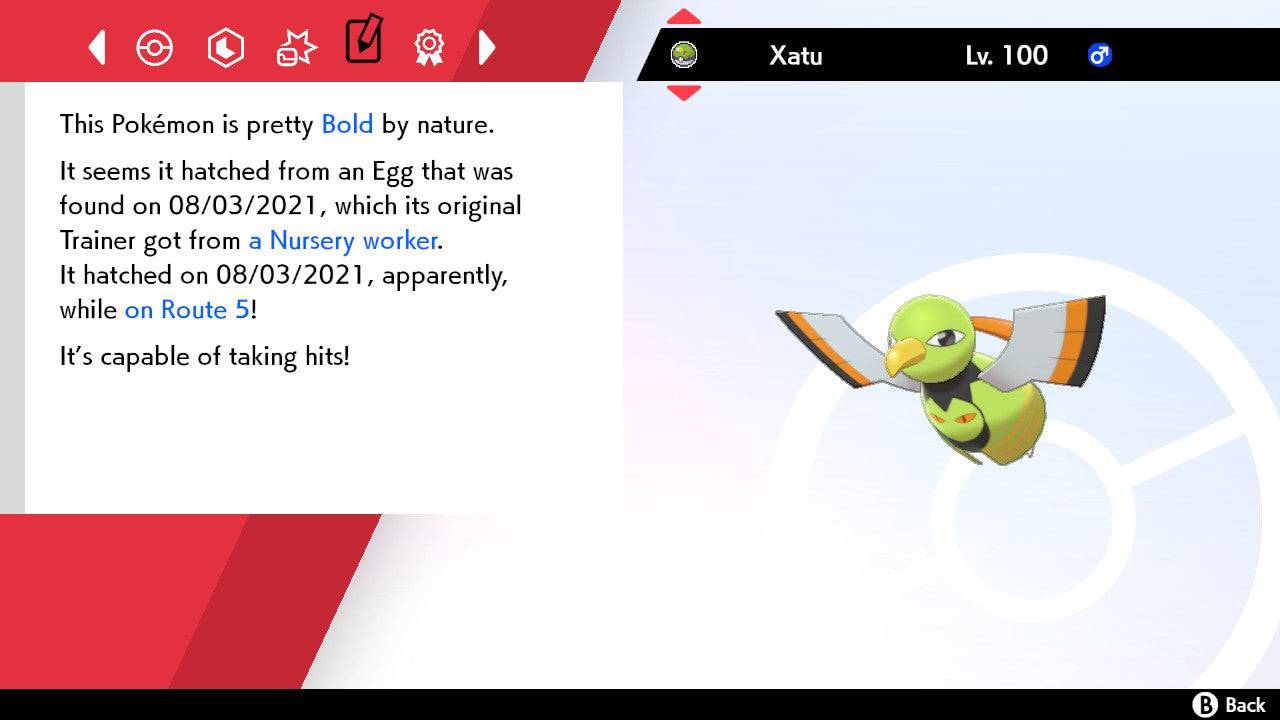Click the Xatu name label
1280x720 pixels.
point(796,56)
